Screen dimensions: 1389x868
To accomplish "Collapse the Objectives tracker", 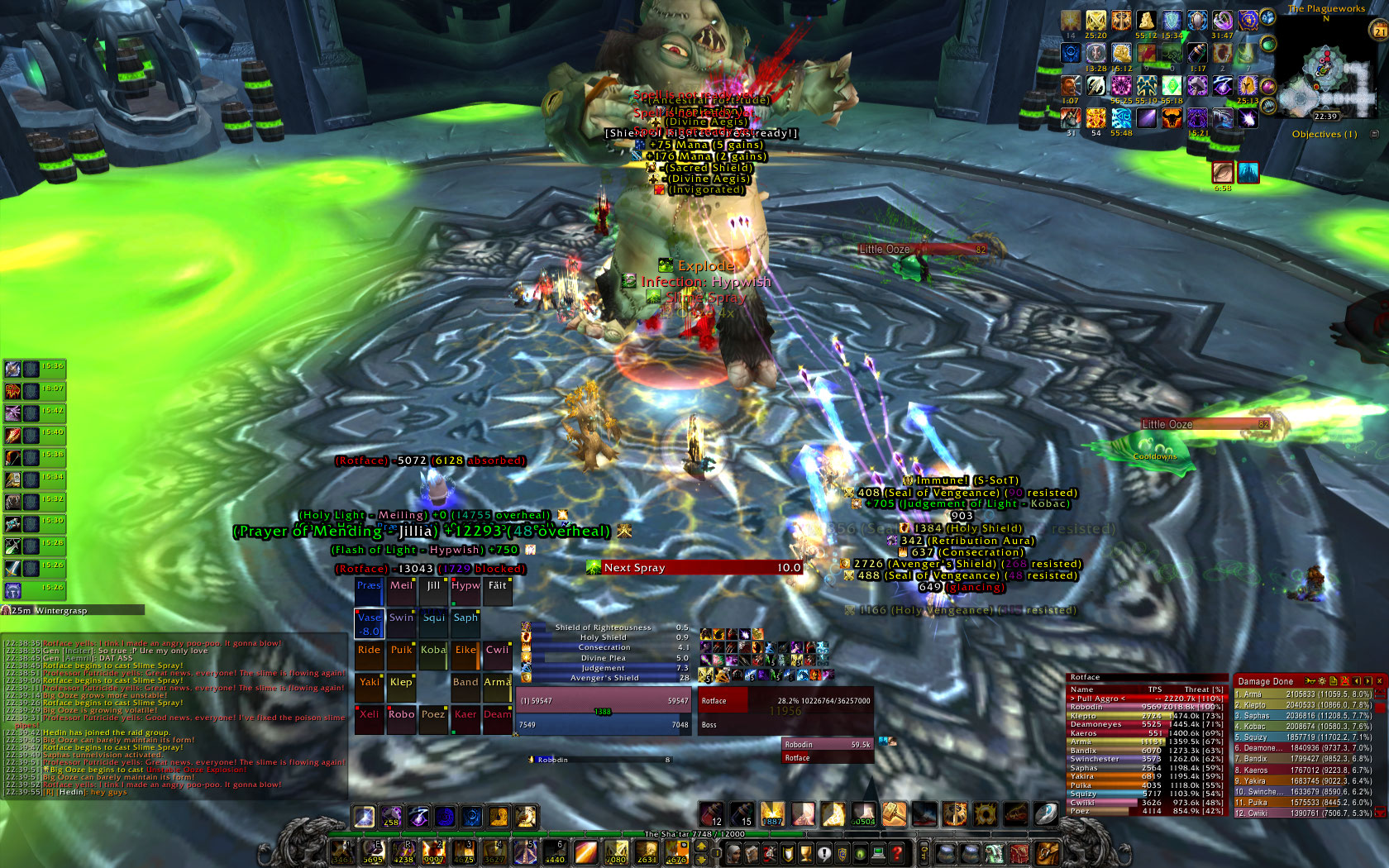I will (1375, 134).
